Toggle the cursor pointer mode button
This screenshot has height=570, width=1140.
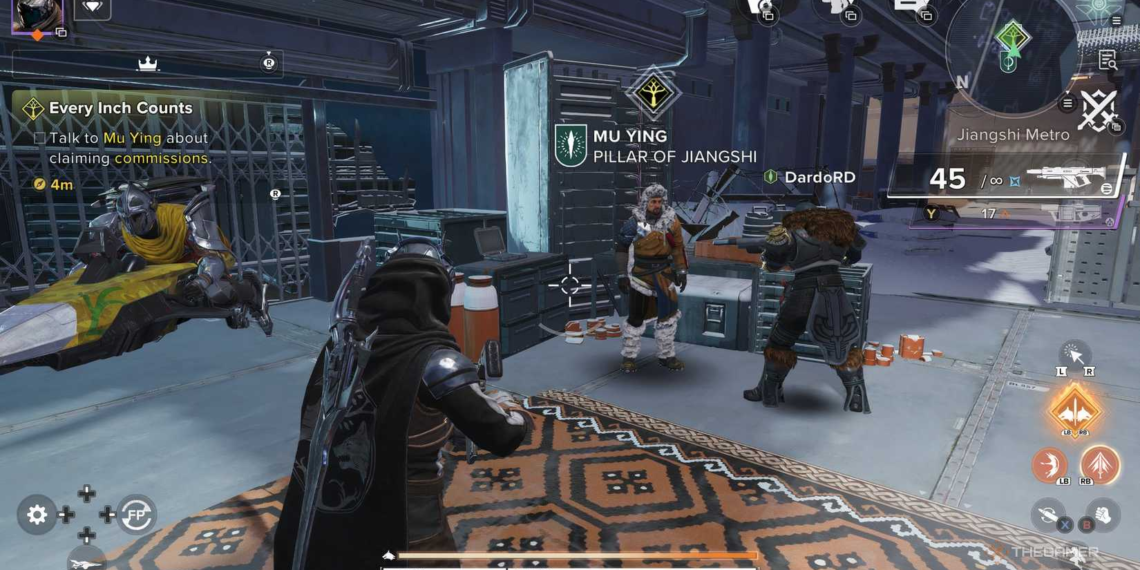pos(1076,355)
